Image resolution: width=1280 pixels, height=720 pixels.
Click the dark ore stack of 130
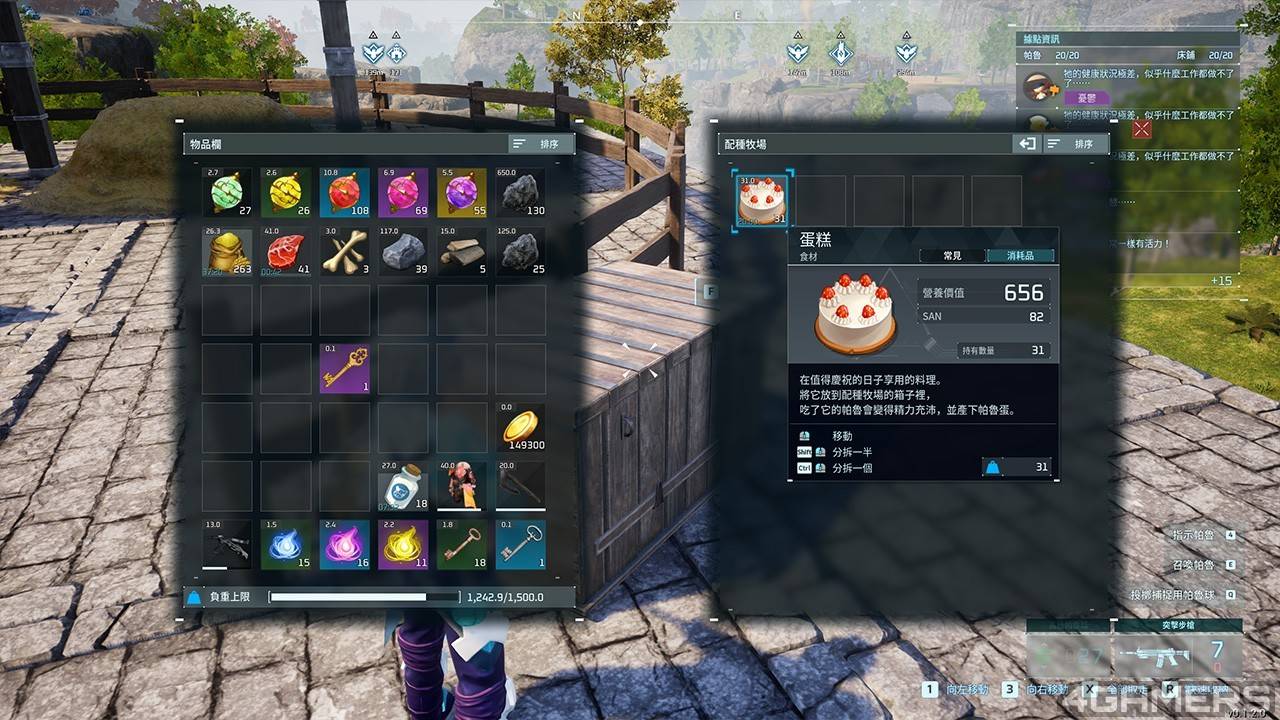coord(521,193)
